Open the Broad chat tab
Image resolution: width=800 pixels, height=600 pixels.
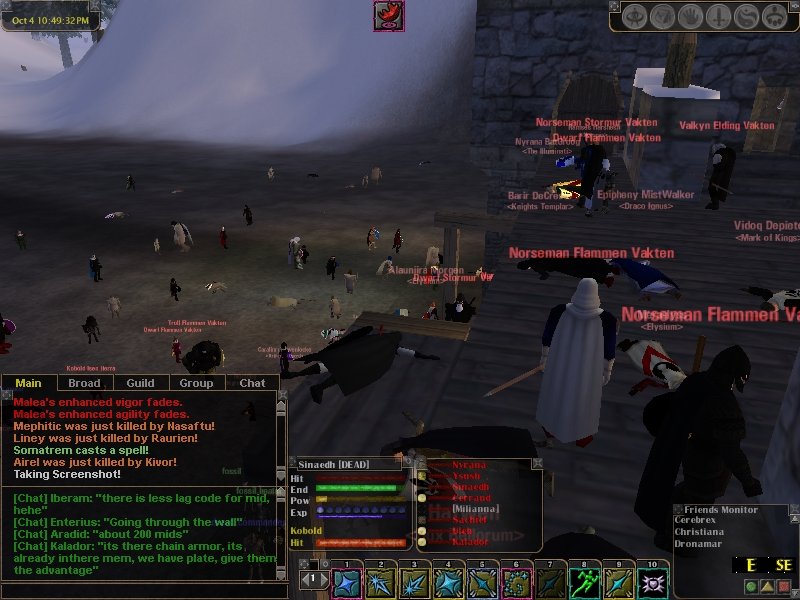[x=84, y=383]
